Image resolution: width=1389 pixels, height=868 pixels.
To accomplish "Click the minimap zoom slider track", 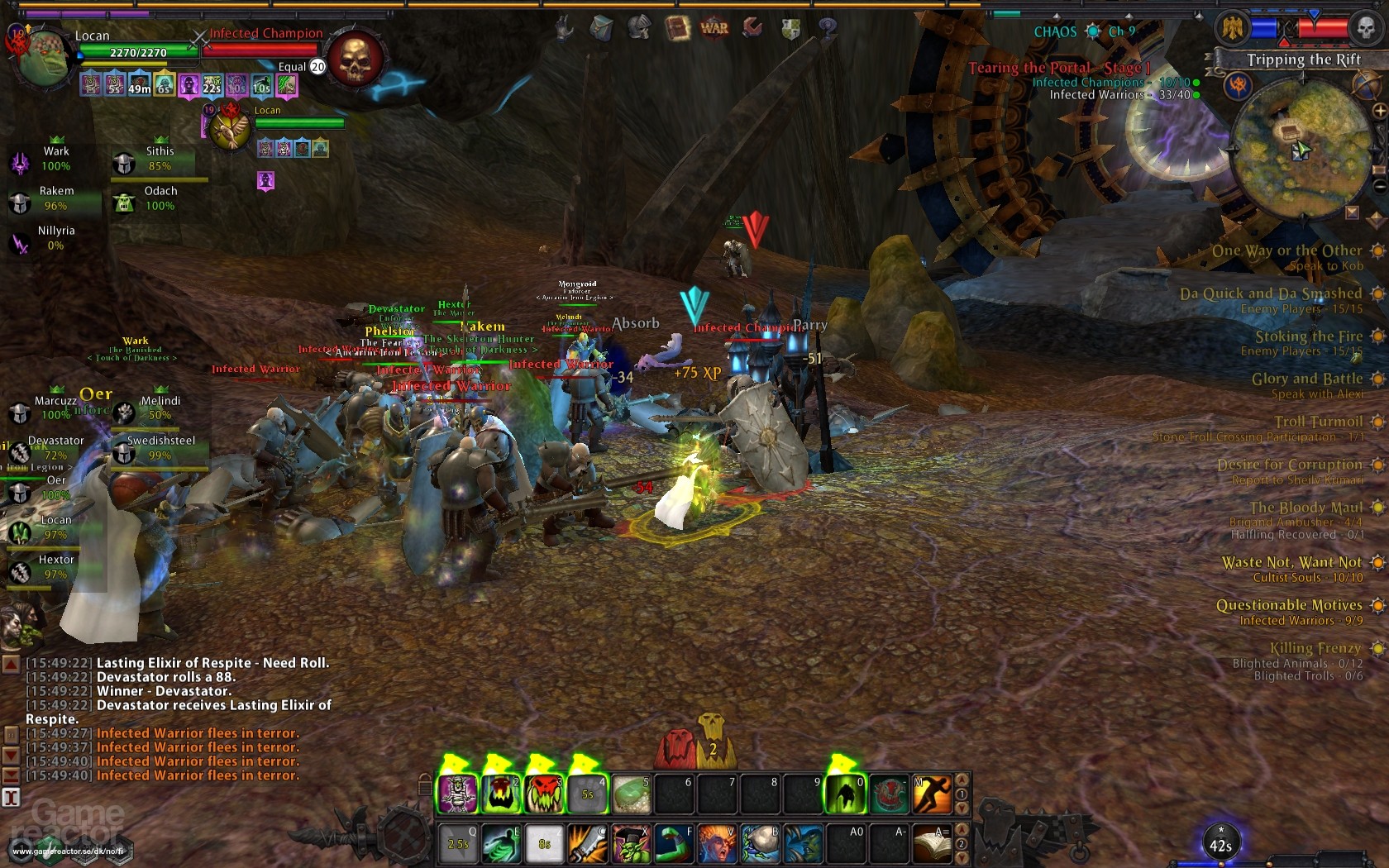I will tap(1379, 141).
